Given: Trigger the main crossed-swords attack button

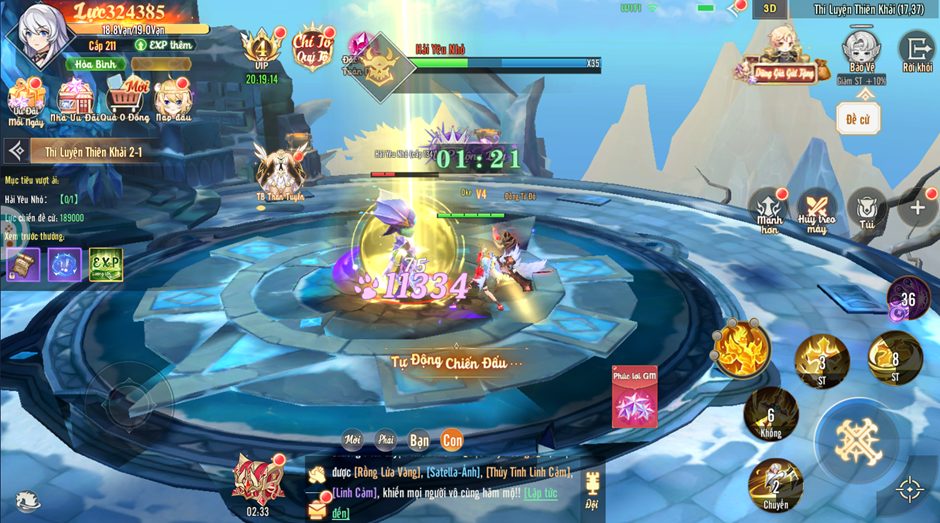Looking at the screenshot, I should pyautogui.click(x=856, y=440).
